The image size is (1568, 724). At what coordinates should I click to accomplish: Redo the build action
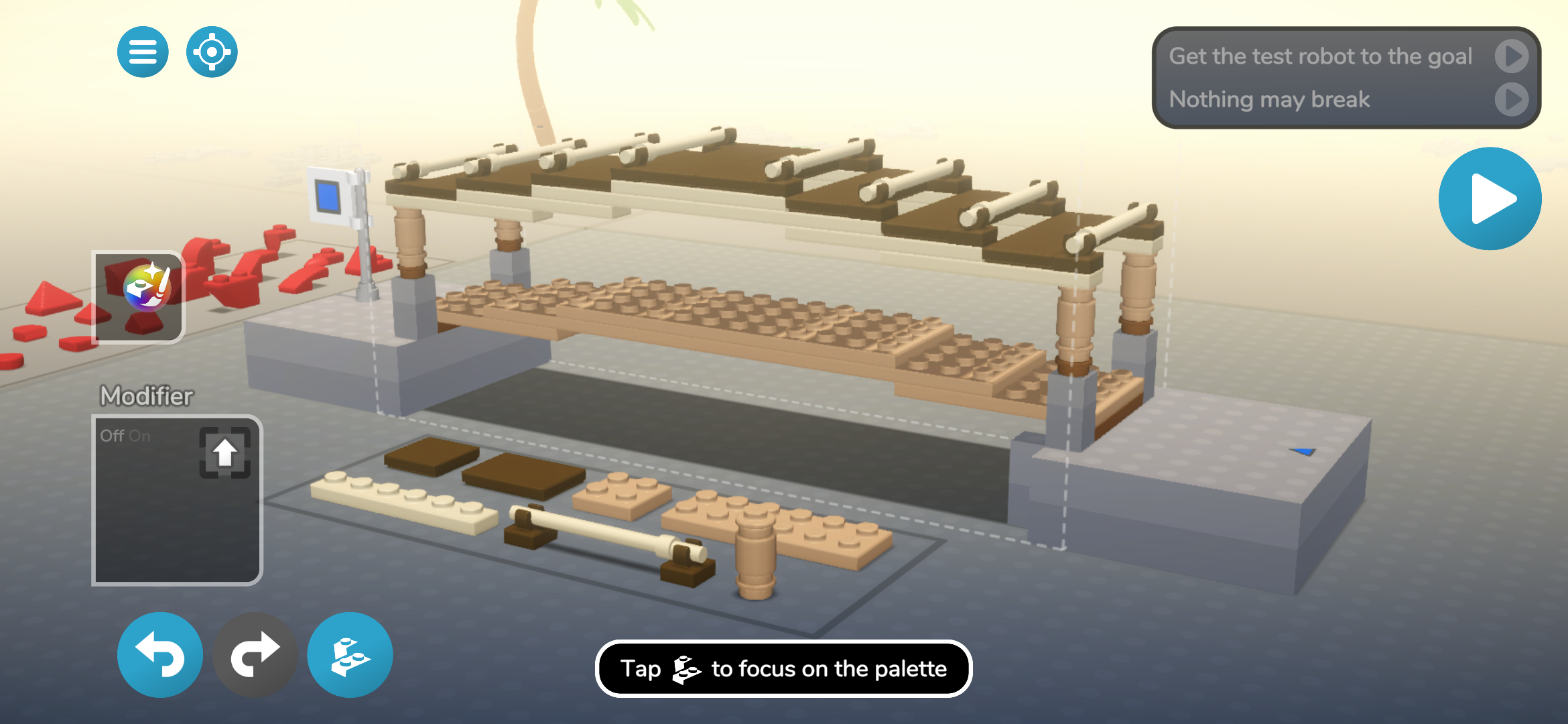[x=255, y=655]
